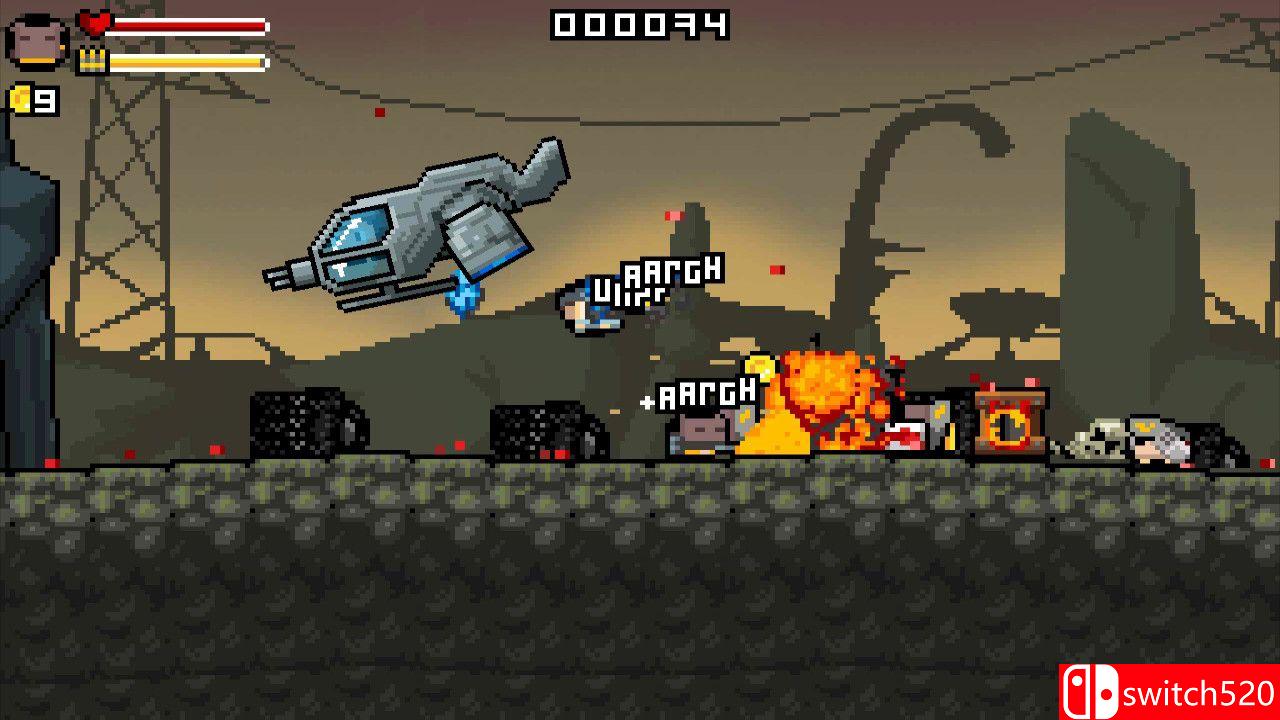The width and height of the screenshot is (1280, 720).
Task: Click the coin count number 9
Action: click(42, 102)
